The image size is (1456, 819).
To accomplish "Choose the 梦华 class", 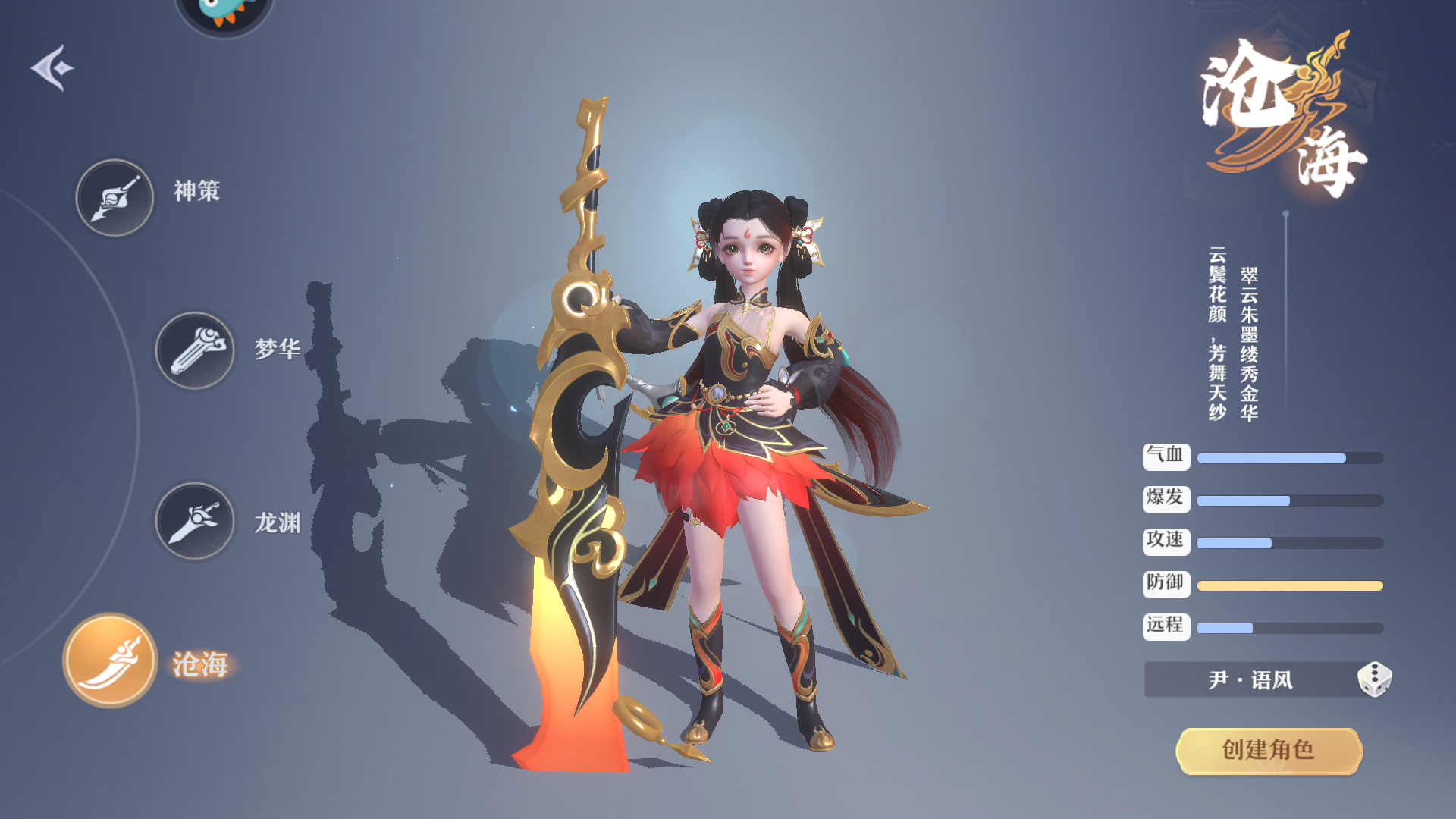I will tap(195, 350).
